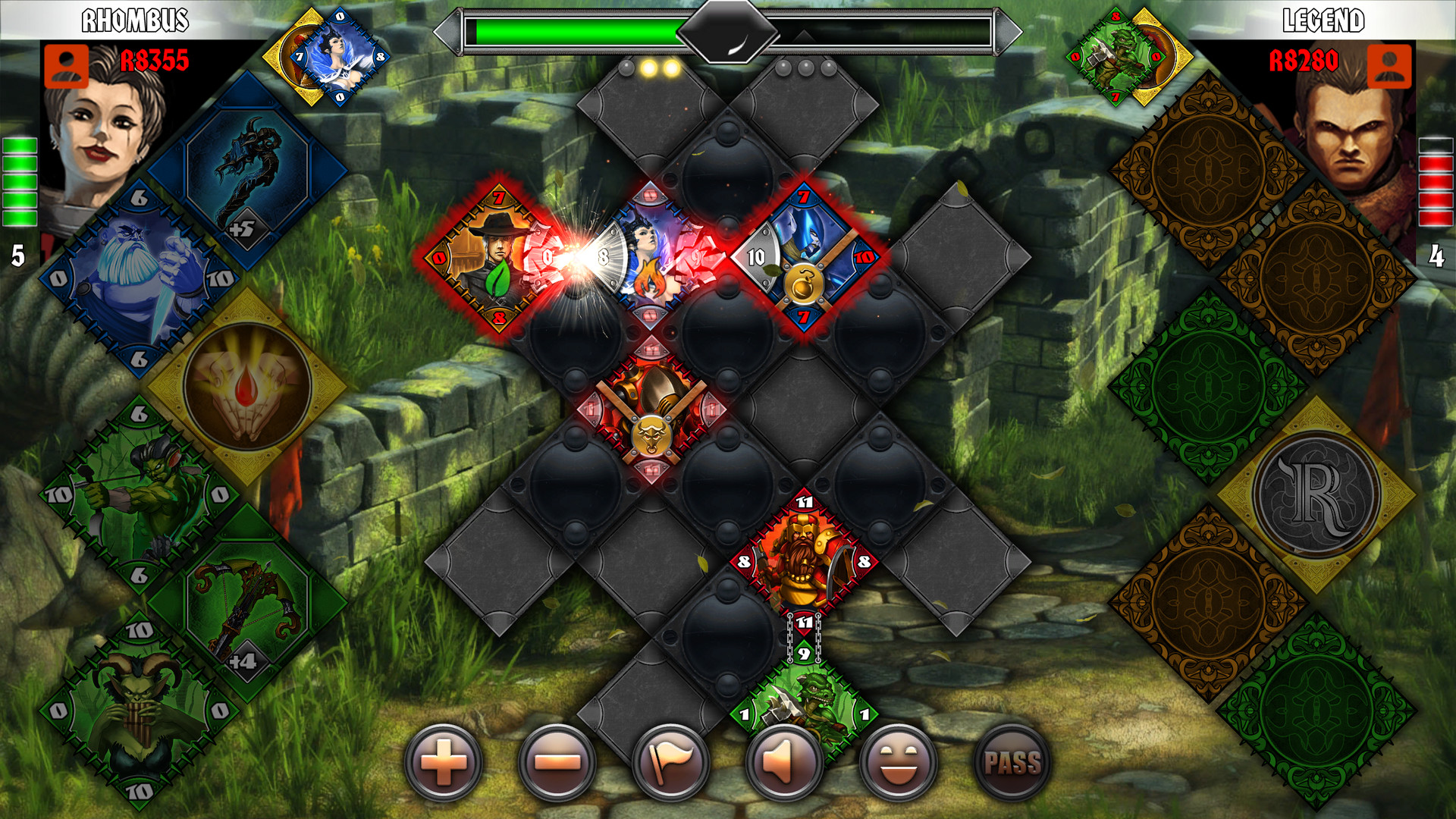1456x819 pixels.
Task: Select the green lizard warrior board card
Action: [x=804, y=709]
